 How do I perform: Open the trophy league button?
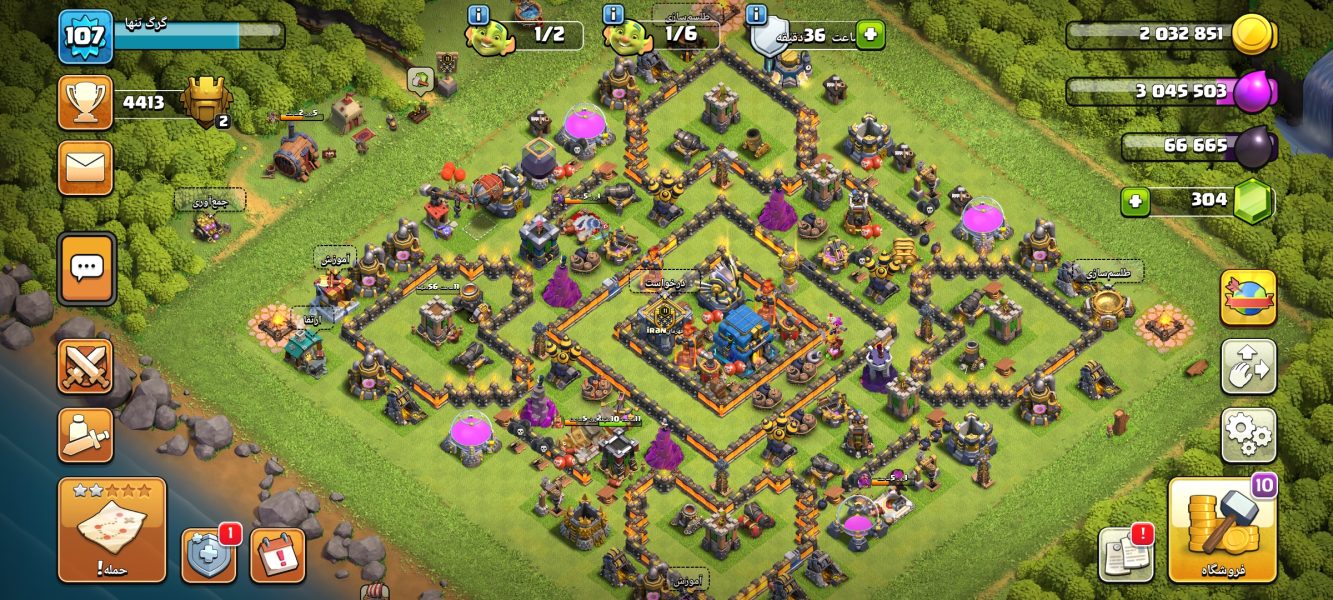(x=85, y=102)
